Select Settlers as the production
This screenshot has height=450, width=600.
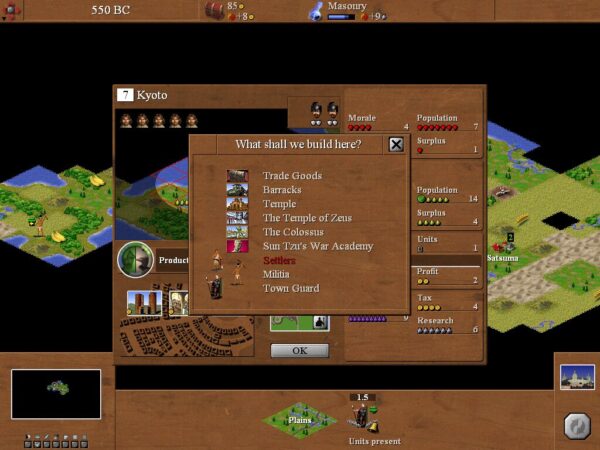[279, 260]
